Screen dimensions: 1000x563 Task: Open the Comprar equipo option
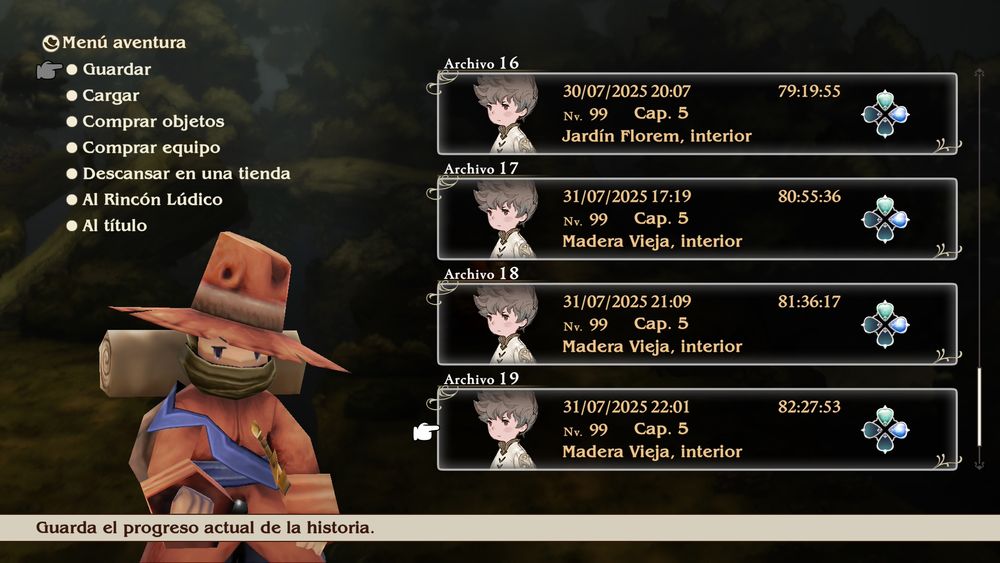click(150, 148)
